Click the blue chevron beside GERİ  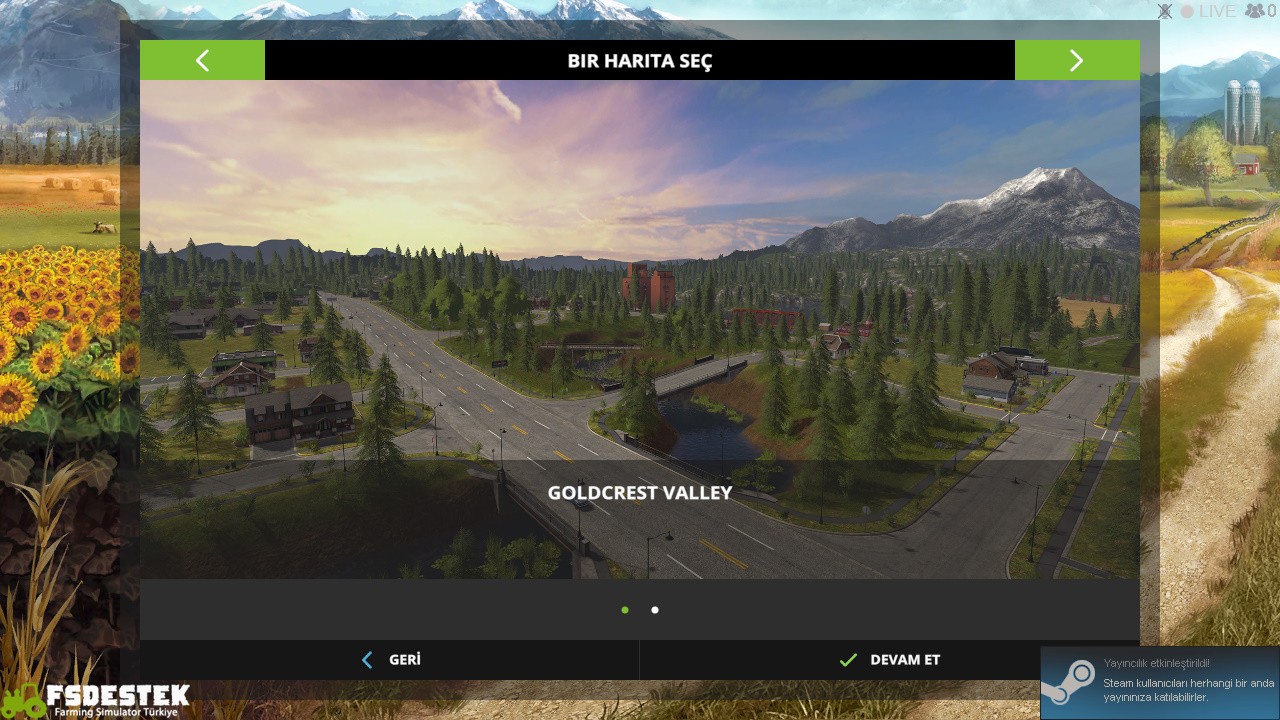pos(367,660)
